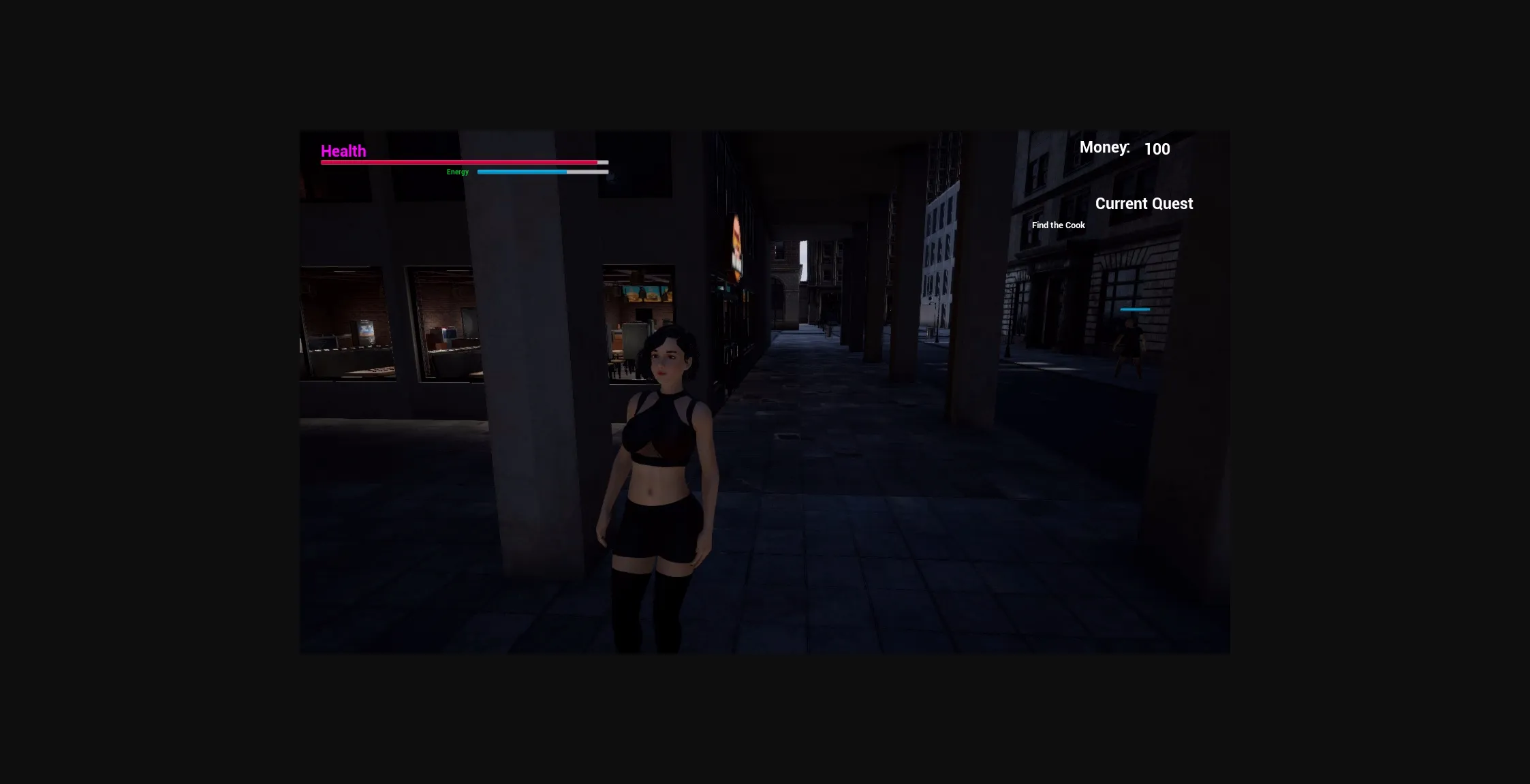Select the green Energy label
The width and height of the screenshot is (1530, 784).
pos(457,172)
